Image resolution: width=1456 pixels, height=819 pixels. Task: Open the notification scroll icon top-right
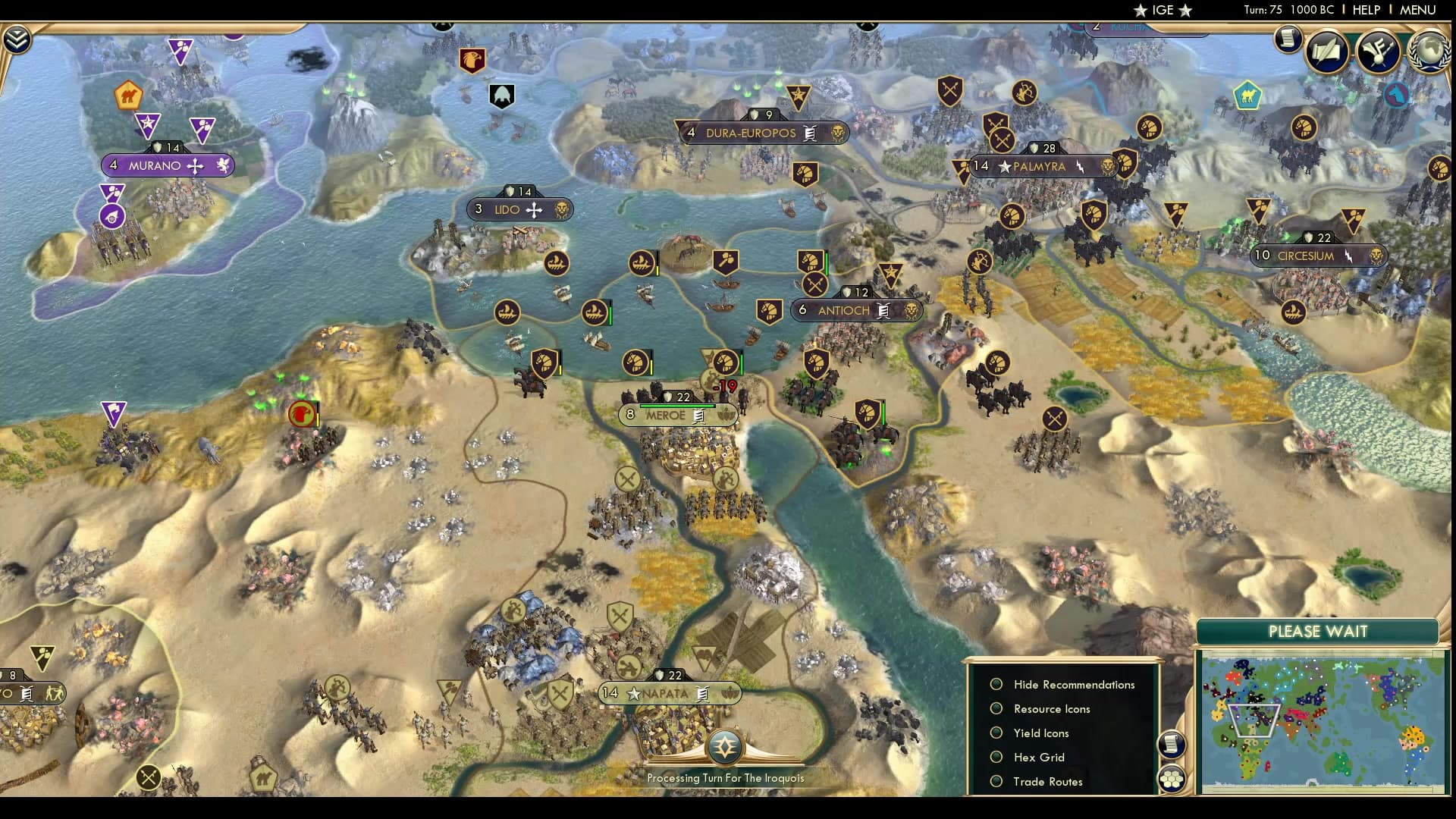point(1287,39)
